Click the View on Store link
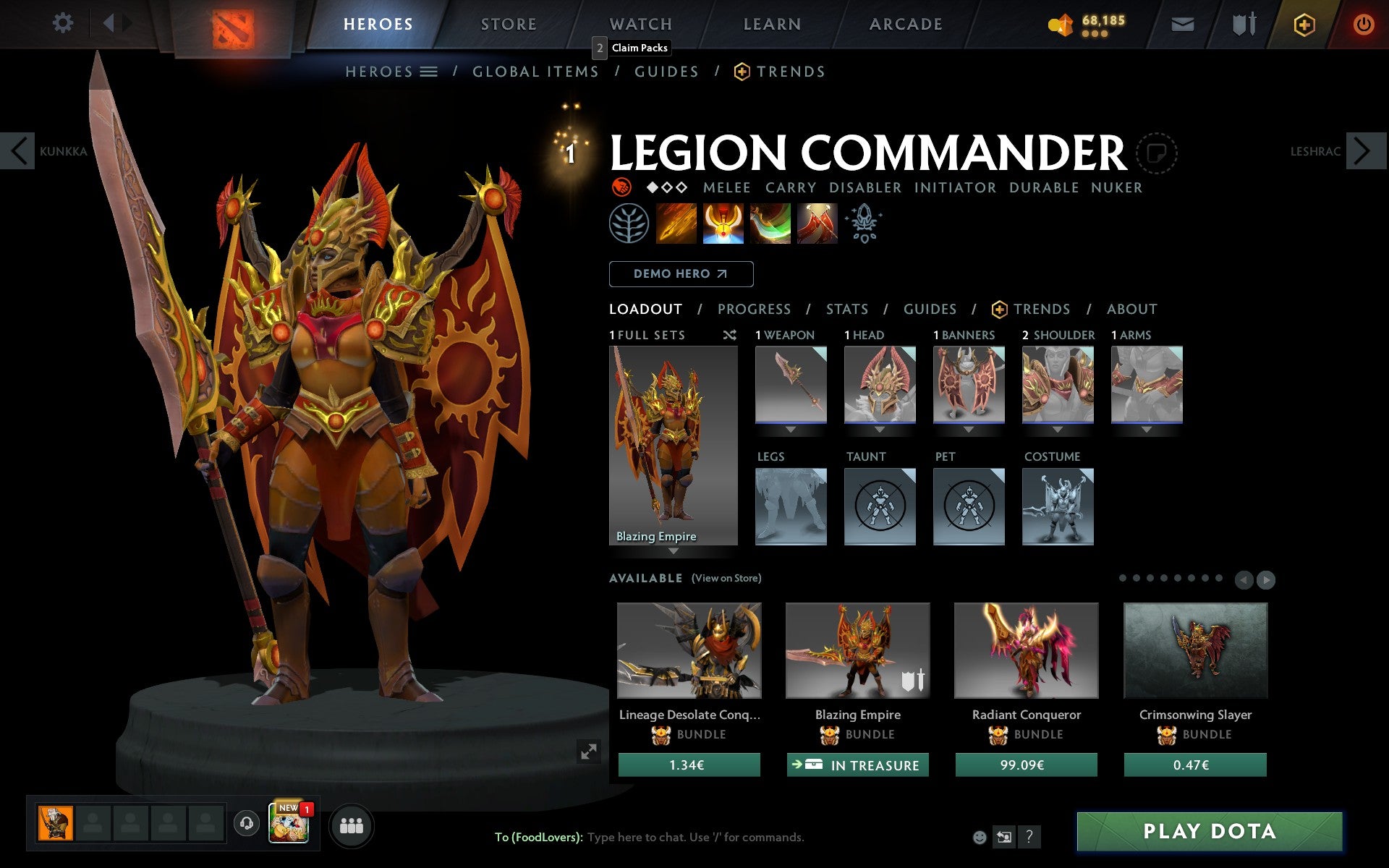1389x868 pixels. coord(726,578)
